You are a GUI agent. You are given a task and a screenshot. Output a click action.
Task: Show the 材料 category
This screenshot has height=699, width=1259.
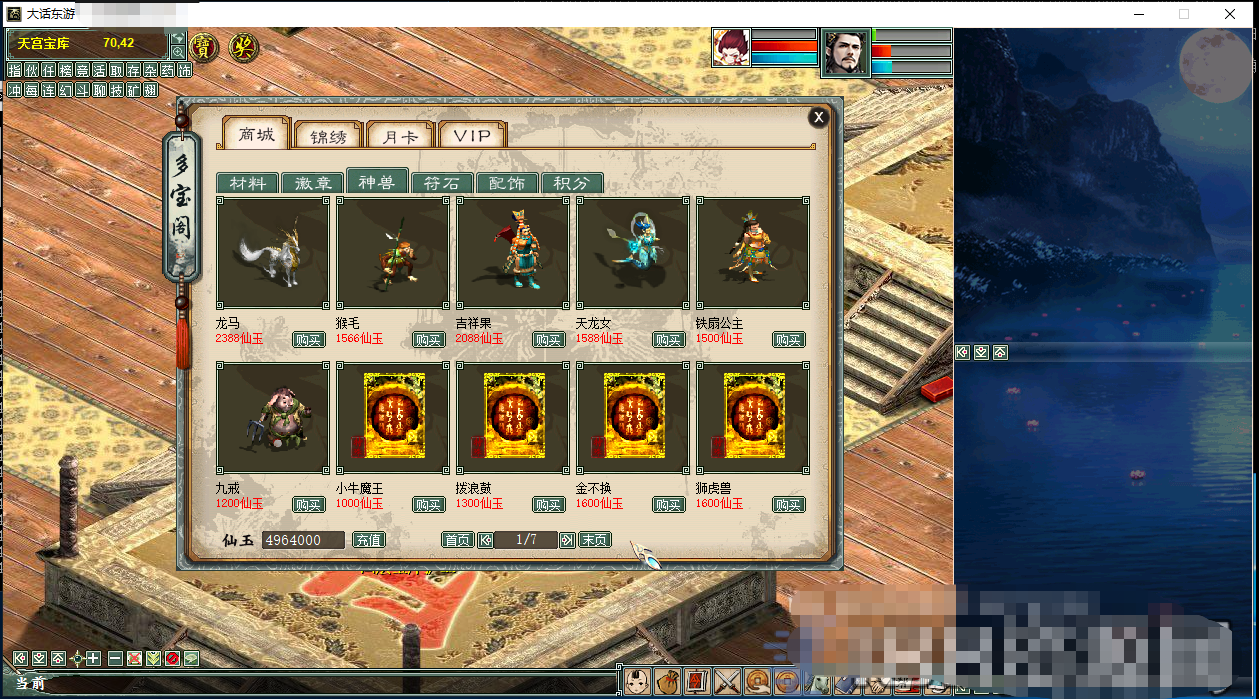pos(247,183)
